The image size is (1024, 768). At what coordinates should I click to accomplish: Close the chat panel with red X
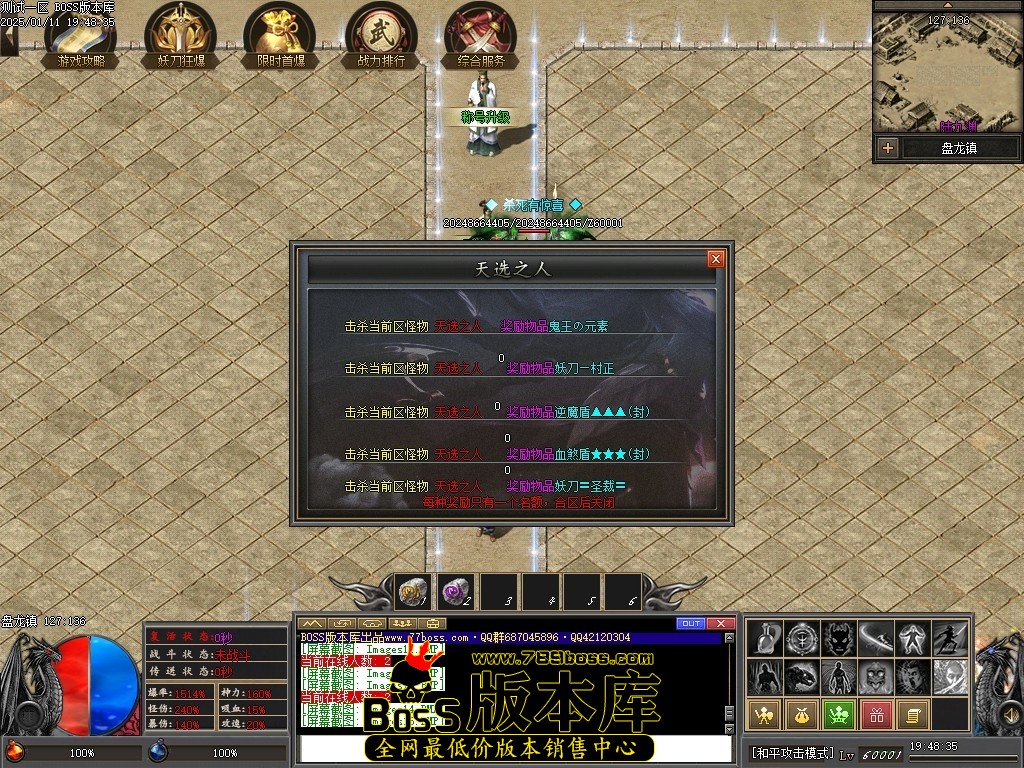pyautogui.click(x=721, y=624)
